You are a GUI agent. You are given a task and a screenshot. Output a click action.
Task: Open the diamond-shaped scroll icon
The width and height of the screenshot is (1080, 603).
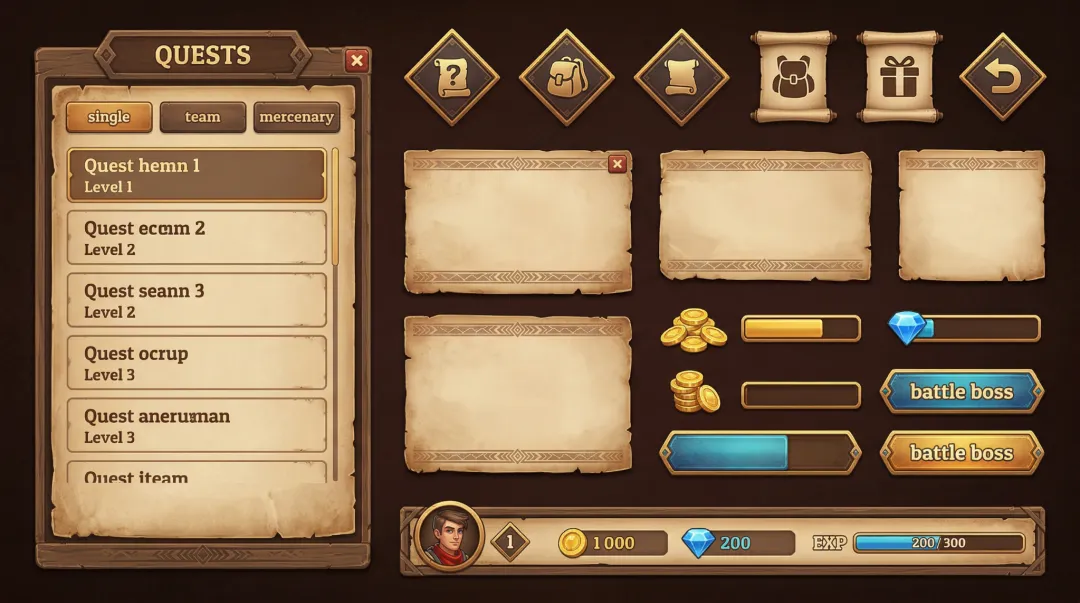[x=681, y=77]
